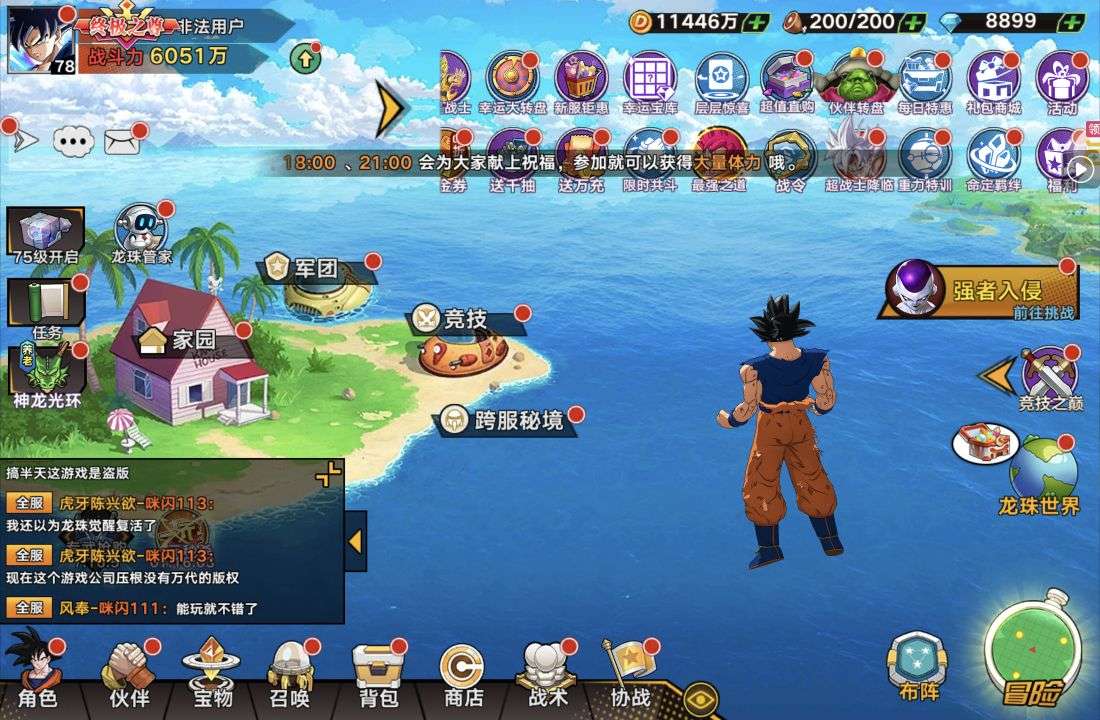Add gold with the coin plus button

758,22
